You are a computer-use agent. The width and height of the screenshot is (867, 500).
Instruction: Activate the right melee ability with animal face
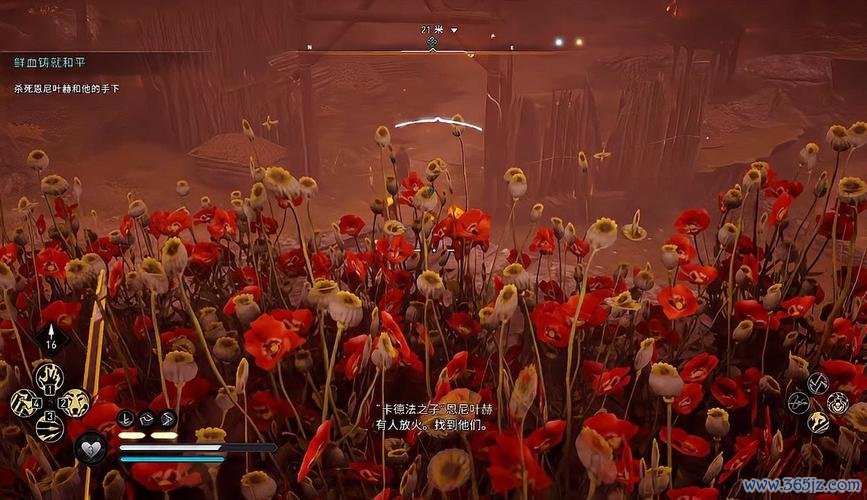click(838, 403)
